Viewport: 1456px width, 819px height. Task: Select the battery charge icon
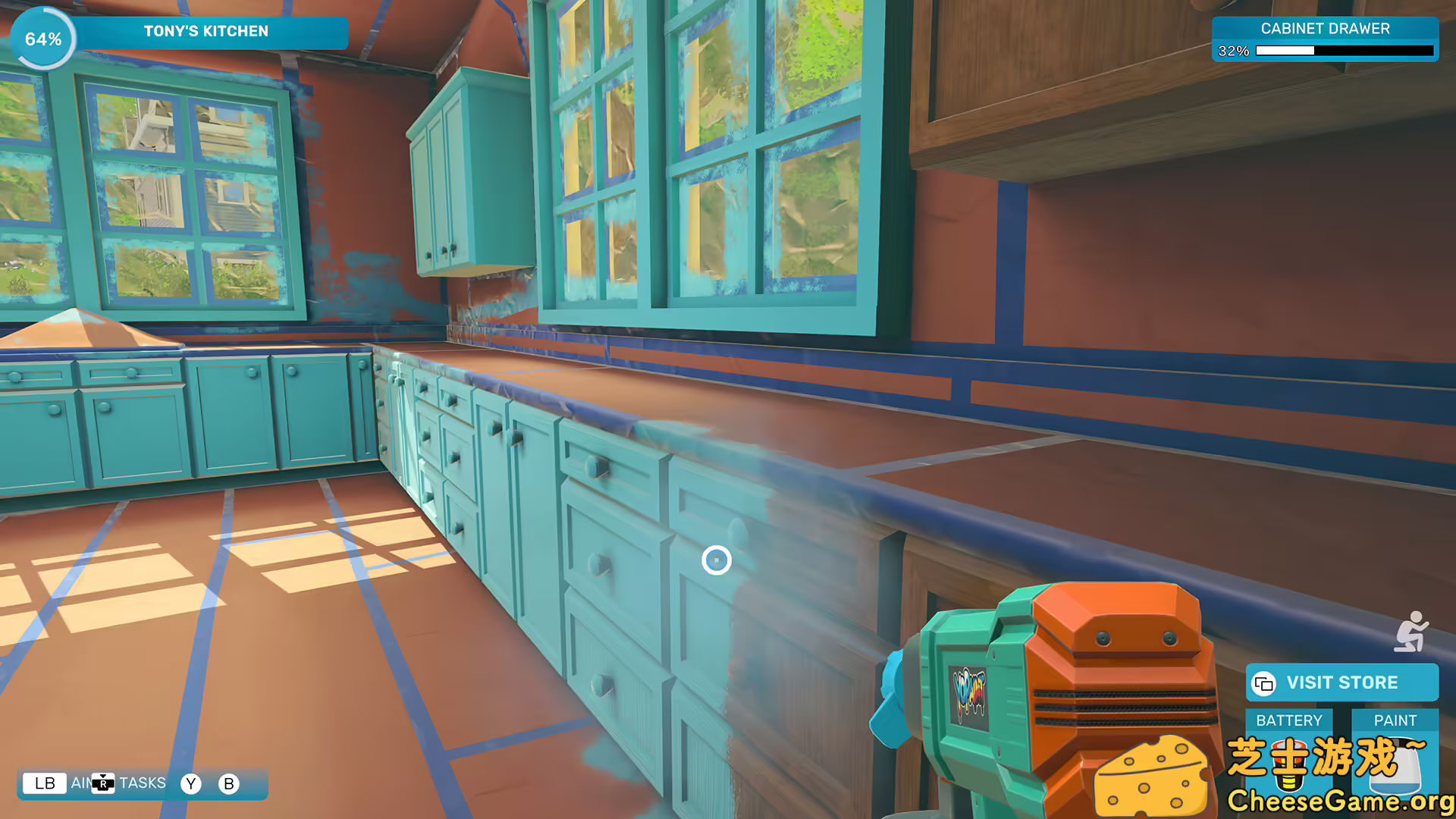pyautogui.click(x=1289, y=766)
